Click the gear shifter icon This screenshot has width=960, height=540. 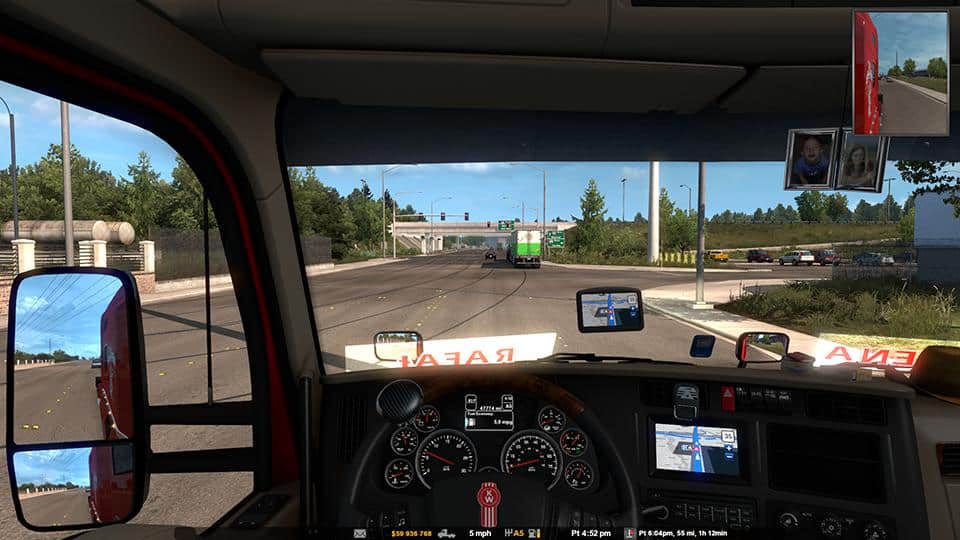tap(508, 534)
